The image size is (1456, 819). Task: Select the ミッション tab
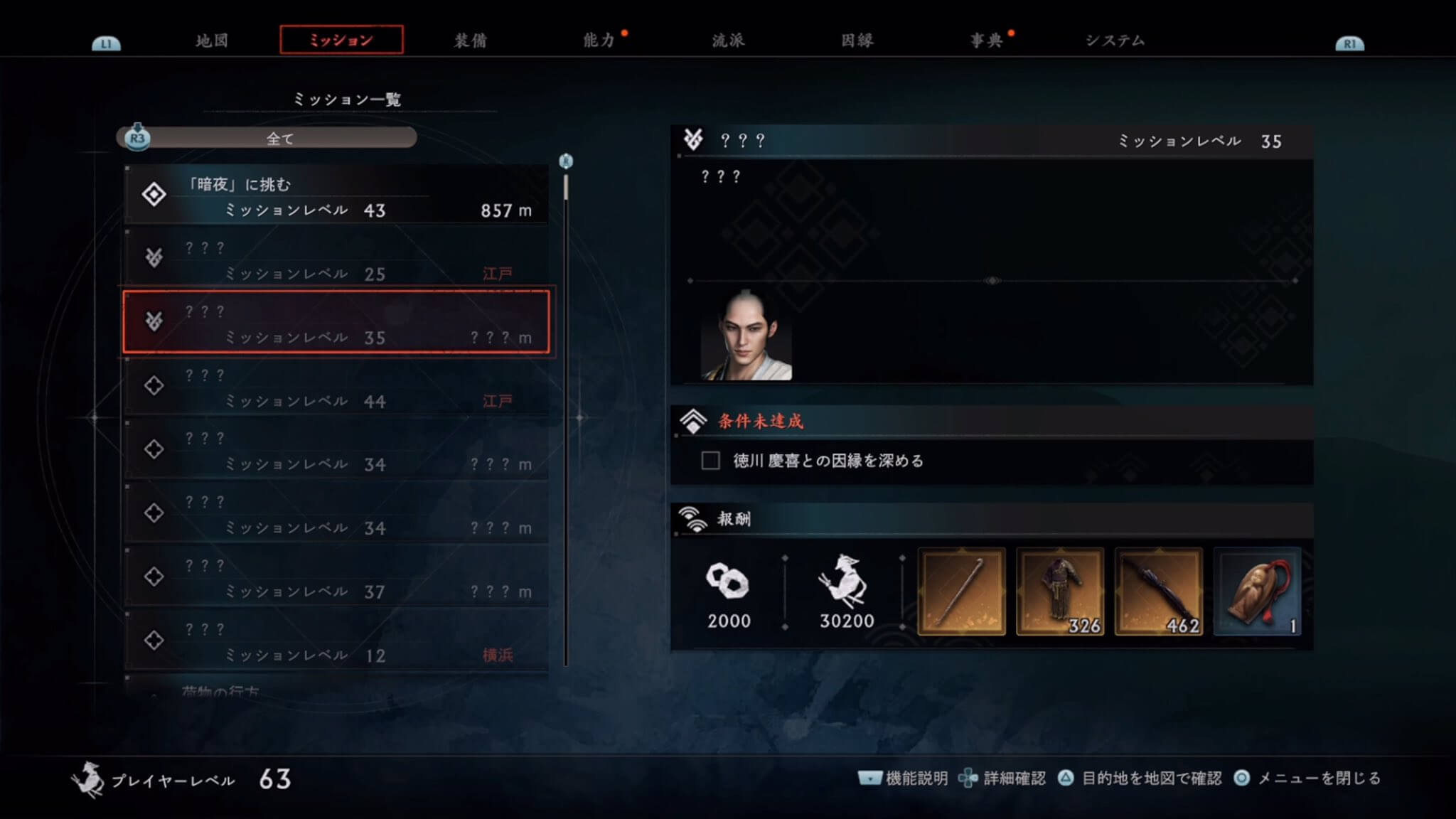[x=341, y=40]
